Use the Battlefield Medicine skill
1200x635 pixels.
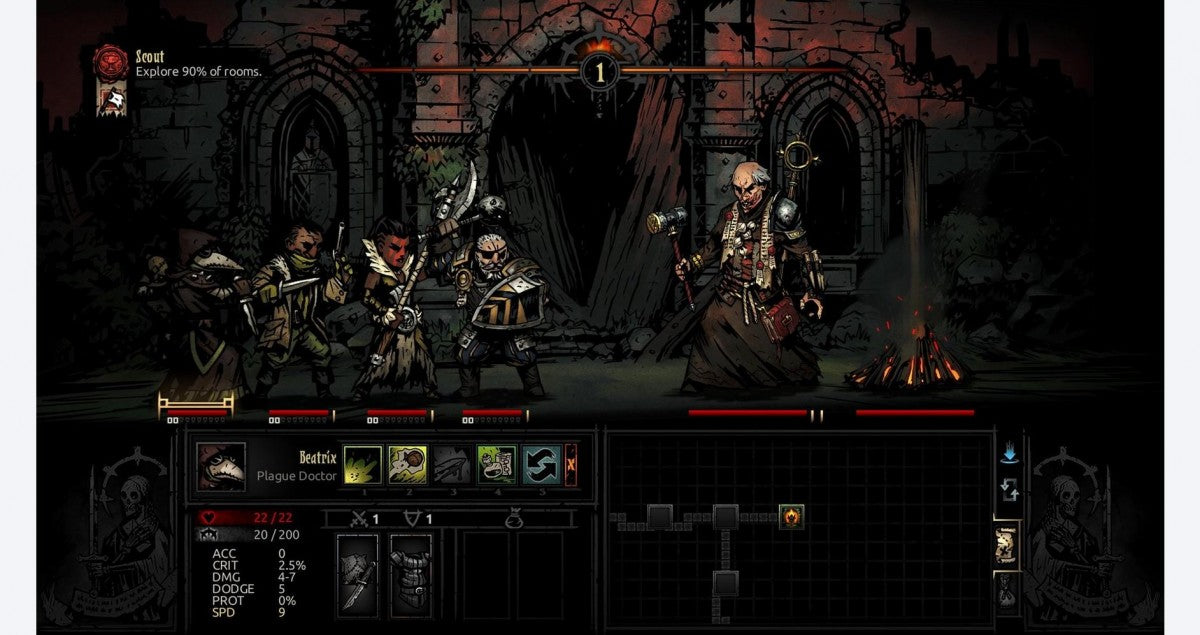[x=496, y=464]
